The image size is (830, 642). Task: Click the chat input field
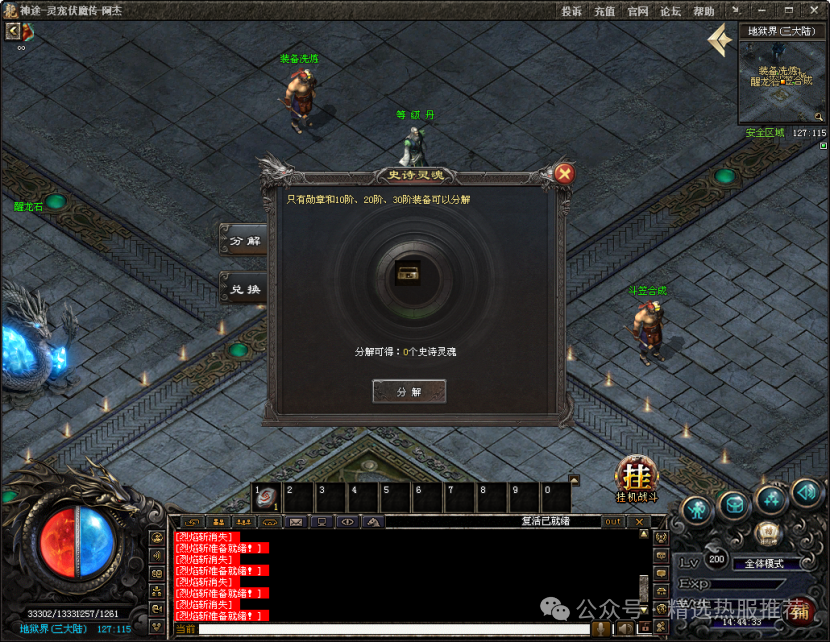[x=390, y=629]
